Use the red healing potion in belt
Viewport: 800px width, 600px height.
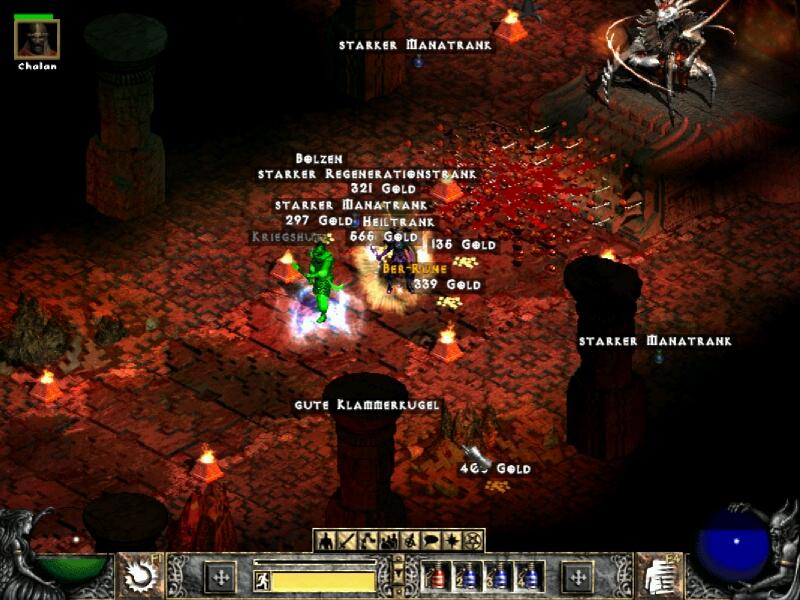pos(435,577)
